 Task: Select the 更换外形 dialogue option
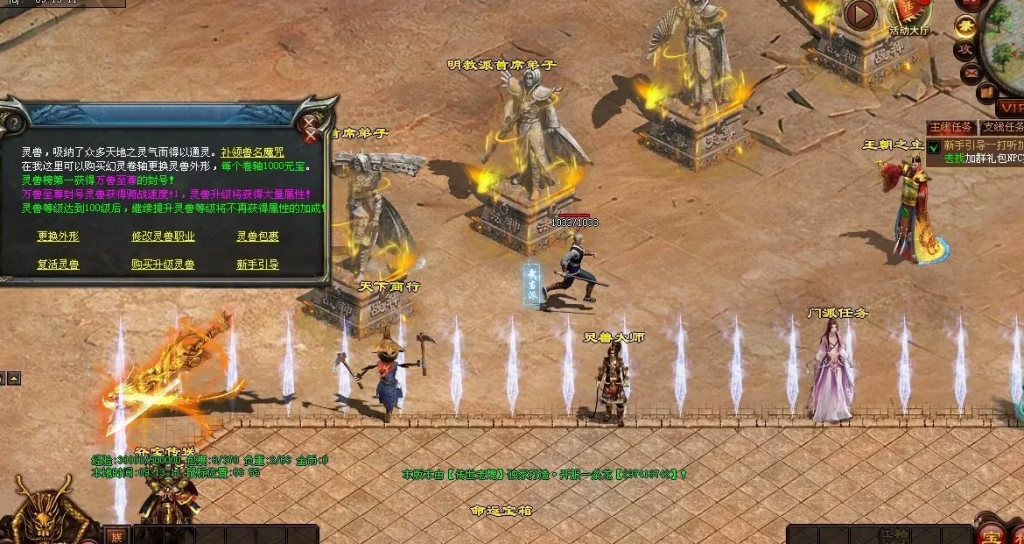coord(58,237)
